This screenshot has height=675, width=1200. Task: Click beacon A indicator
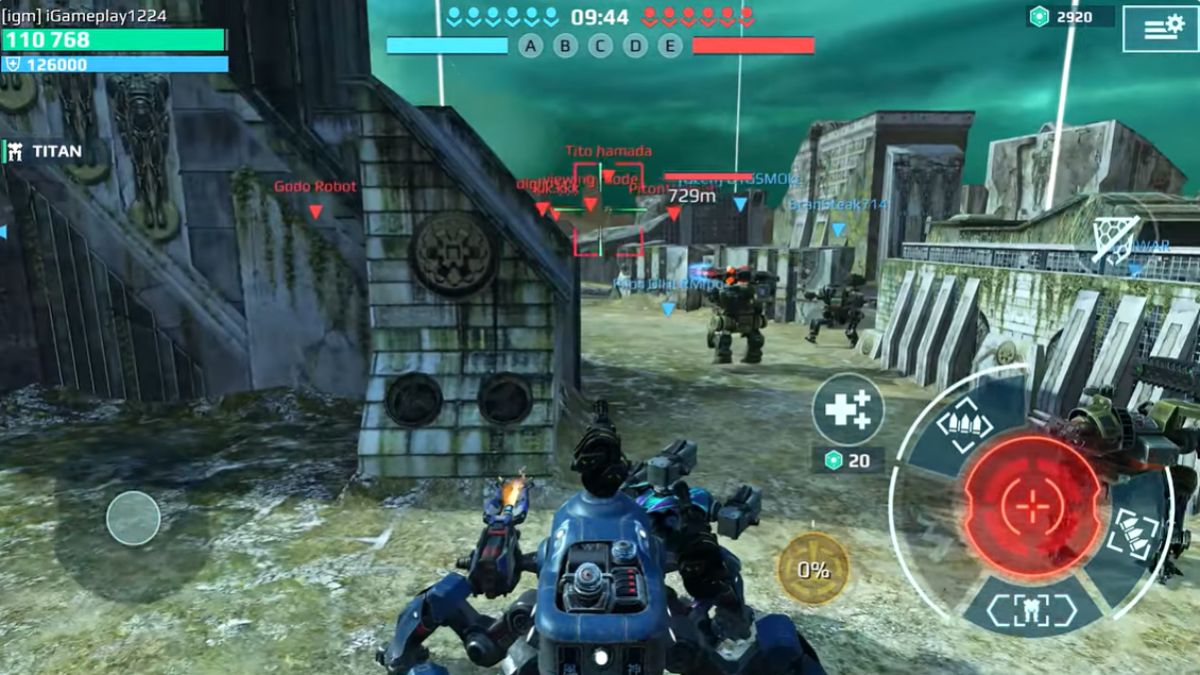(x=530, y=45)
